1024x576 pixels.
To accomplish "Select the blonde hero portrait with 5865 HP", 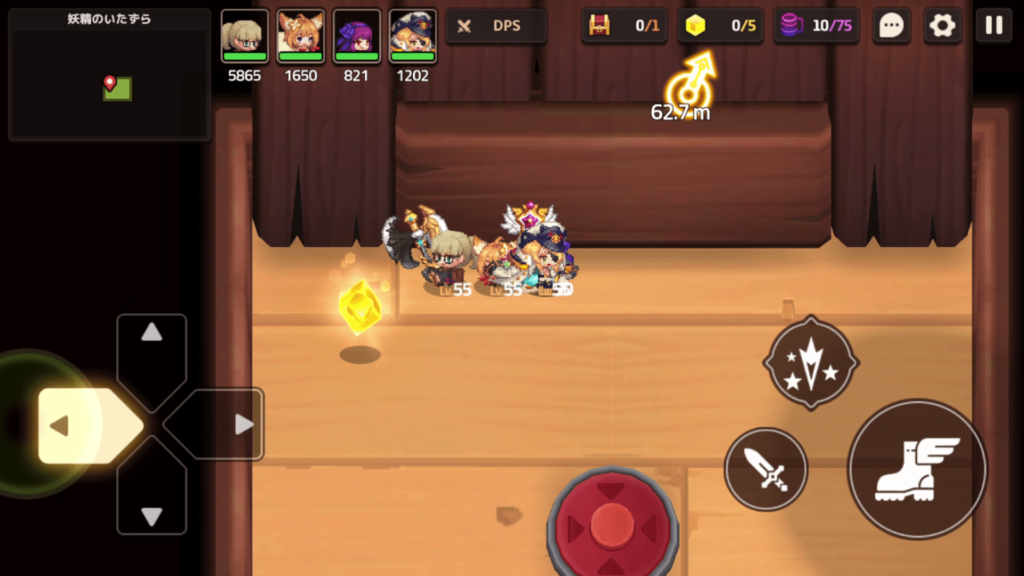I will 245,36.
